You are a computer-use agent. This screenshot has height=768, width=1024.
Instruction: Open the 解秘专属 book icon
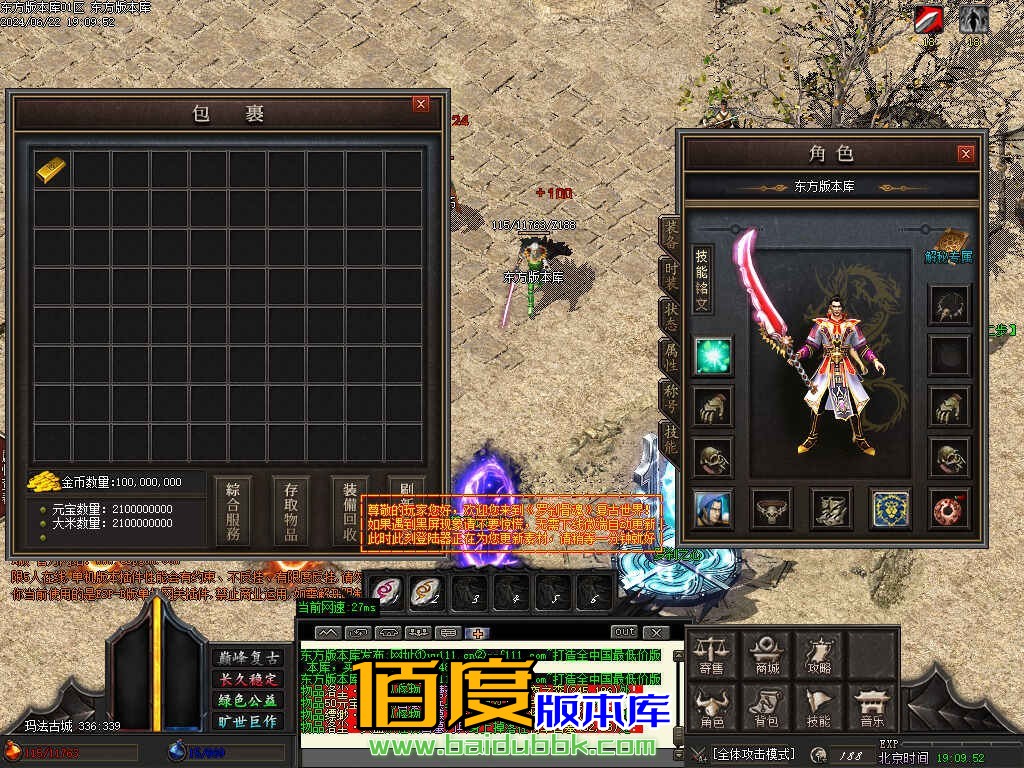click(x=948, y=241)
